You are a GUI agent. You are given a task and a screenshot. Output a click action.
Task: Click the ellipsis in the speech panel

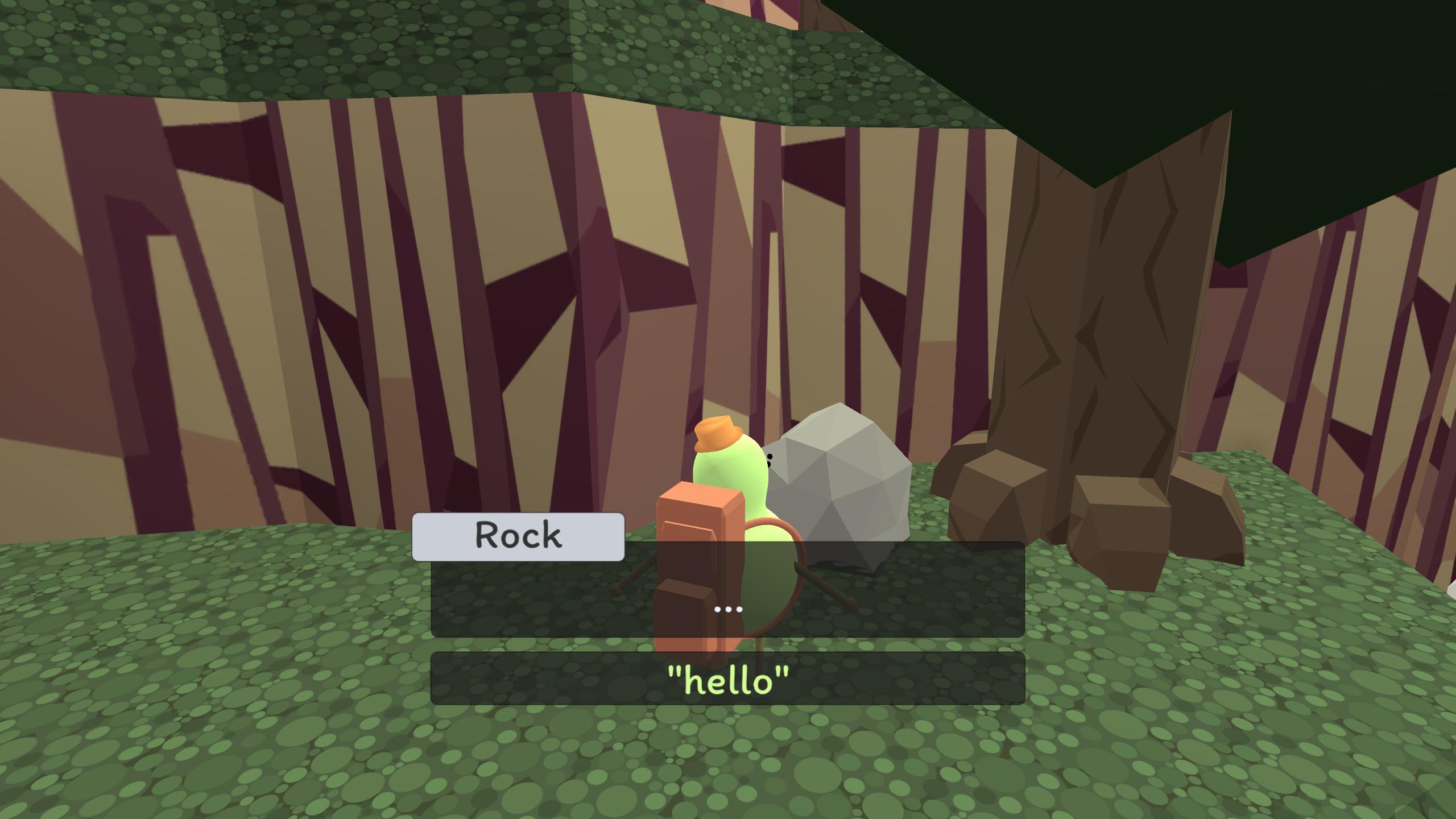(728, 609)
